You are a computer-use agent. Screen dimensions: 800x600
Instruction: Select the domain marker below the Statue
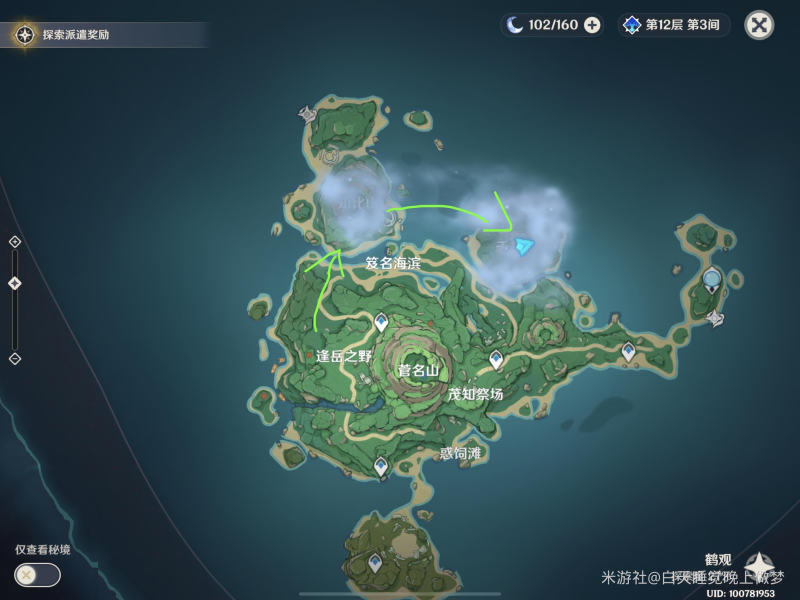(x=716, y=318)
